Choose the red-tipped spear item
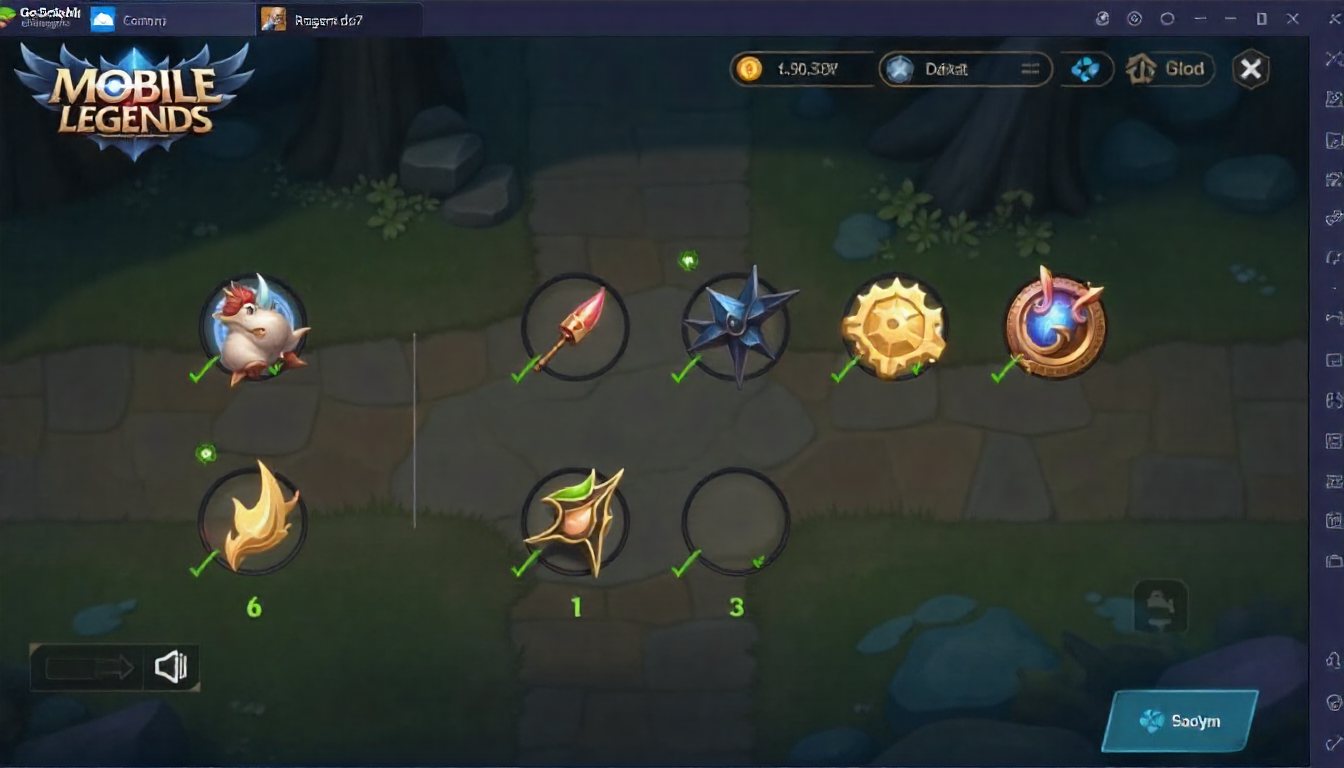 575,327
